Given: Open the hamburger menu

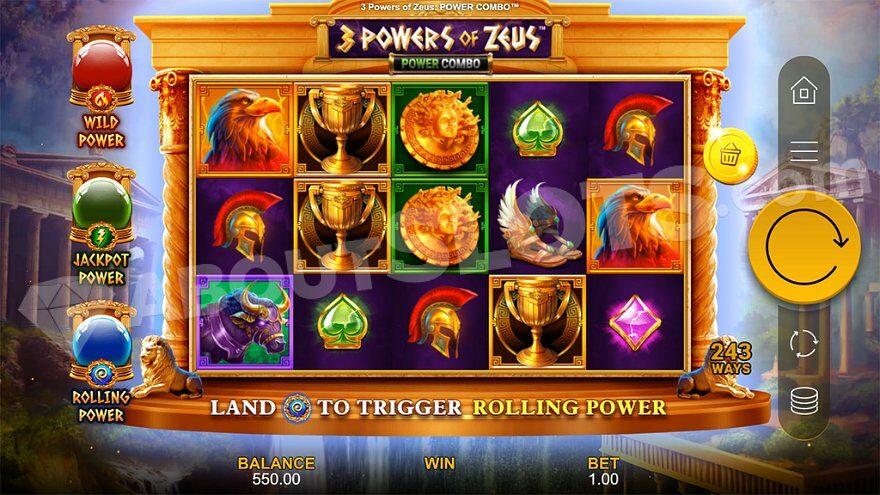Looking at the screenshot, I should click(x=804, y=152).
